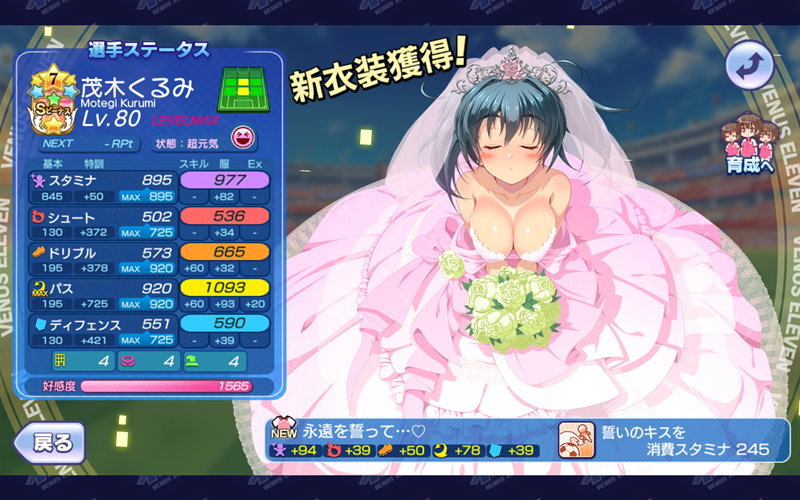The image size is (800, 500).
Task: Select the スタミナ stat row
Action: coord(150,187)
